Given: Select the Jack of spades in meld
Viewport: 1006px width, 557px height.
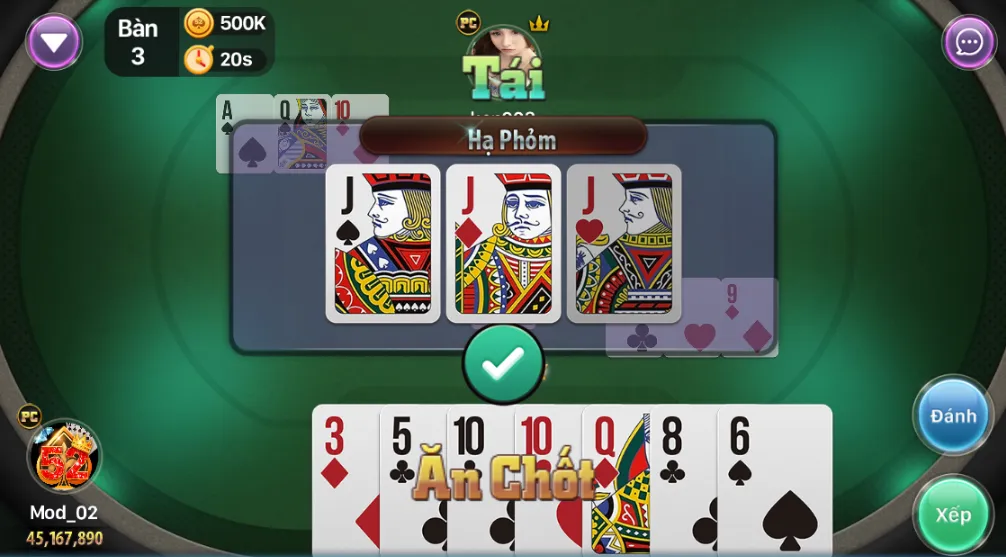Looking at the screenshot, I should tap(383, 243).
